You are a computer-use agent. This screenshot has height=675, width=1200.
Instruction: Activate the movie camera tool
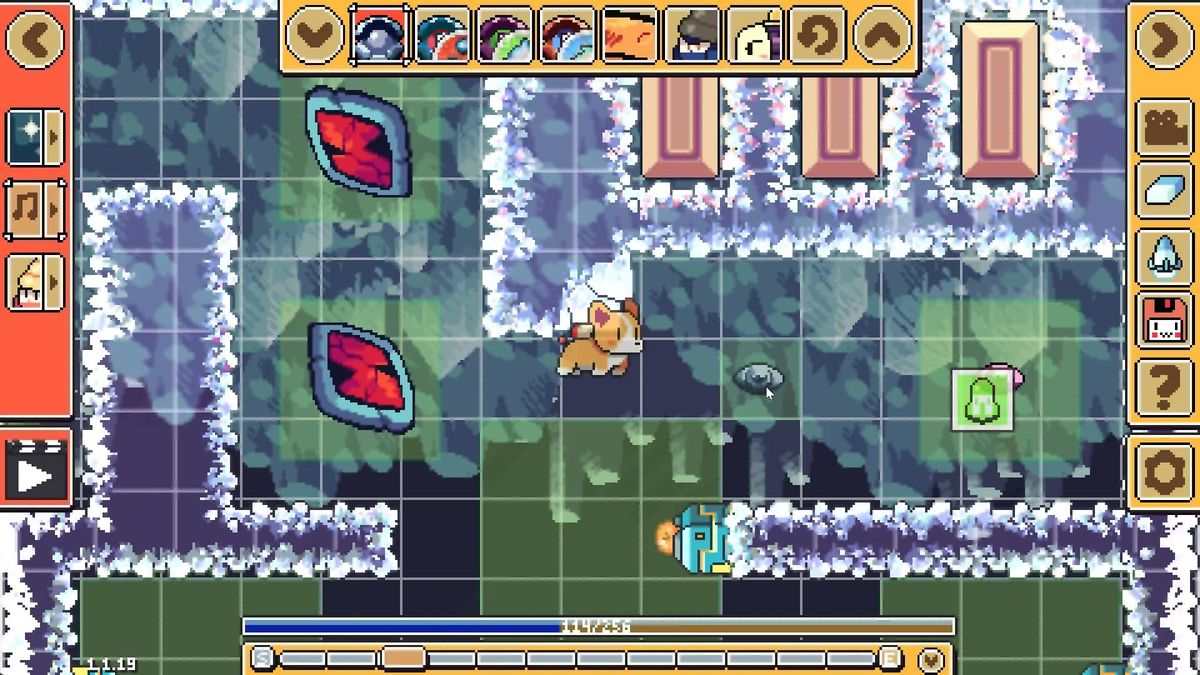point(1164,127)
